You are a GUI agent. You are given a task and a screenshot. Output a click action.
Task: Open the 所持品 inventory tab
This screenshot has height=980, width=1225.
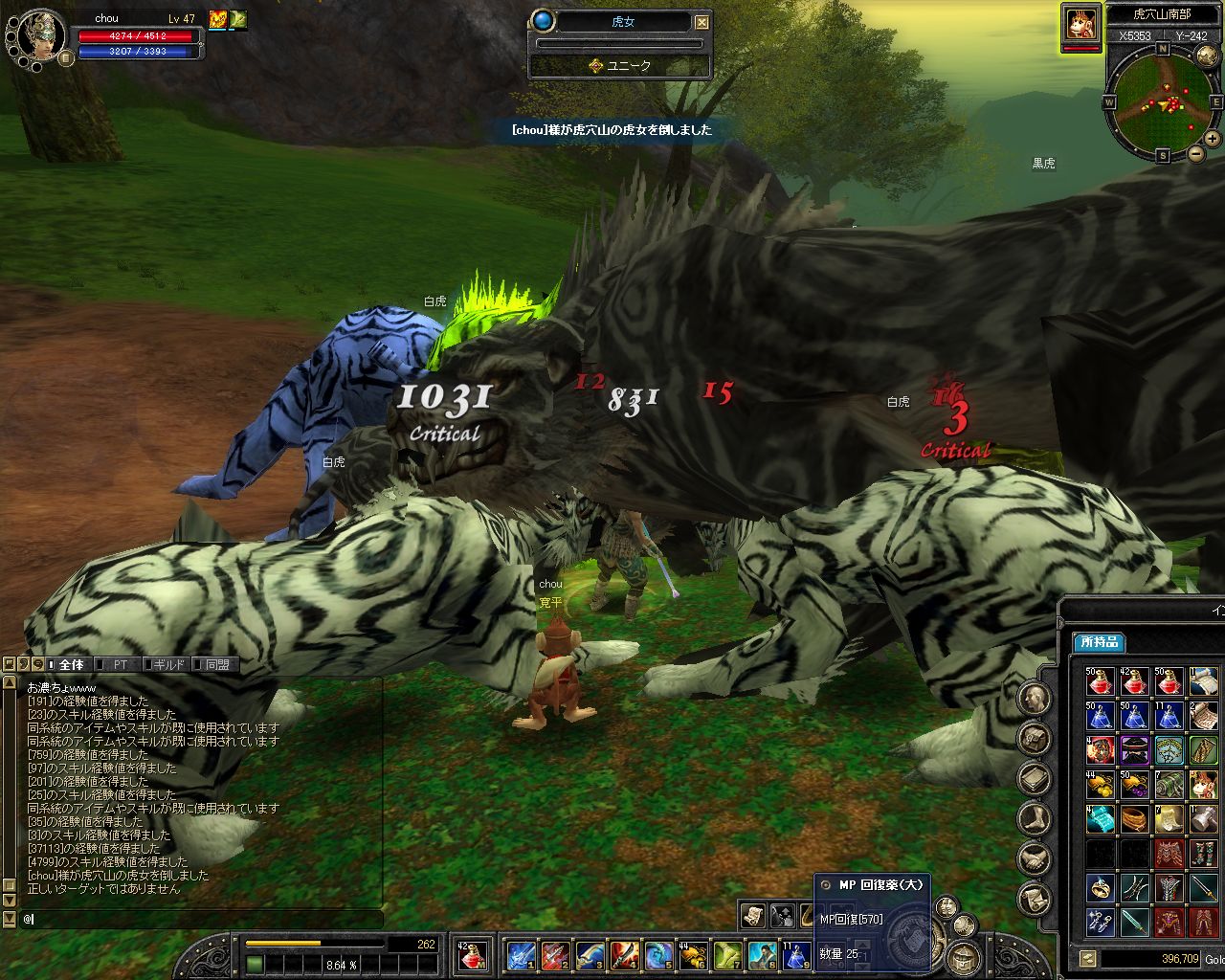pos(1099,642)
